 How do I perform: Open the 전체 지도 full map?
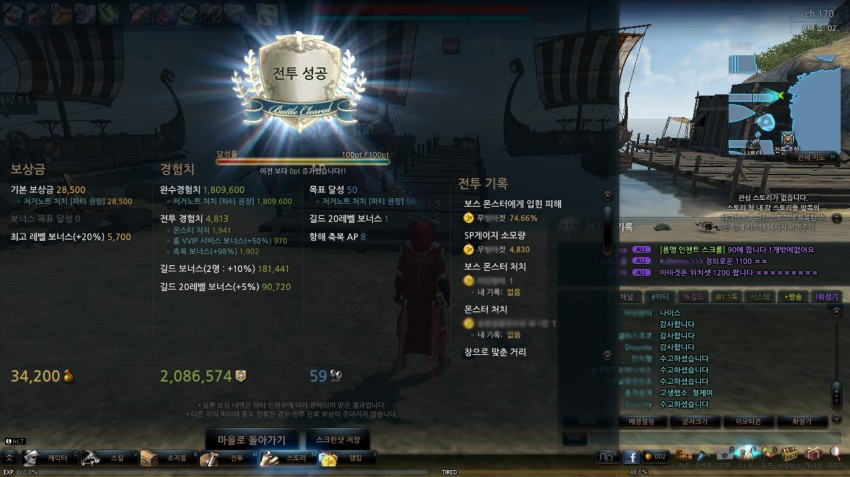810,157
